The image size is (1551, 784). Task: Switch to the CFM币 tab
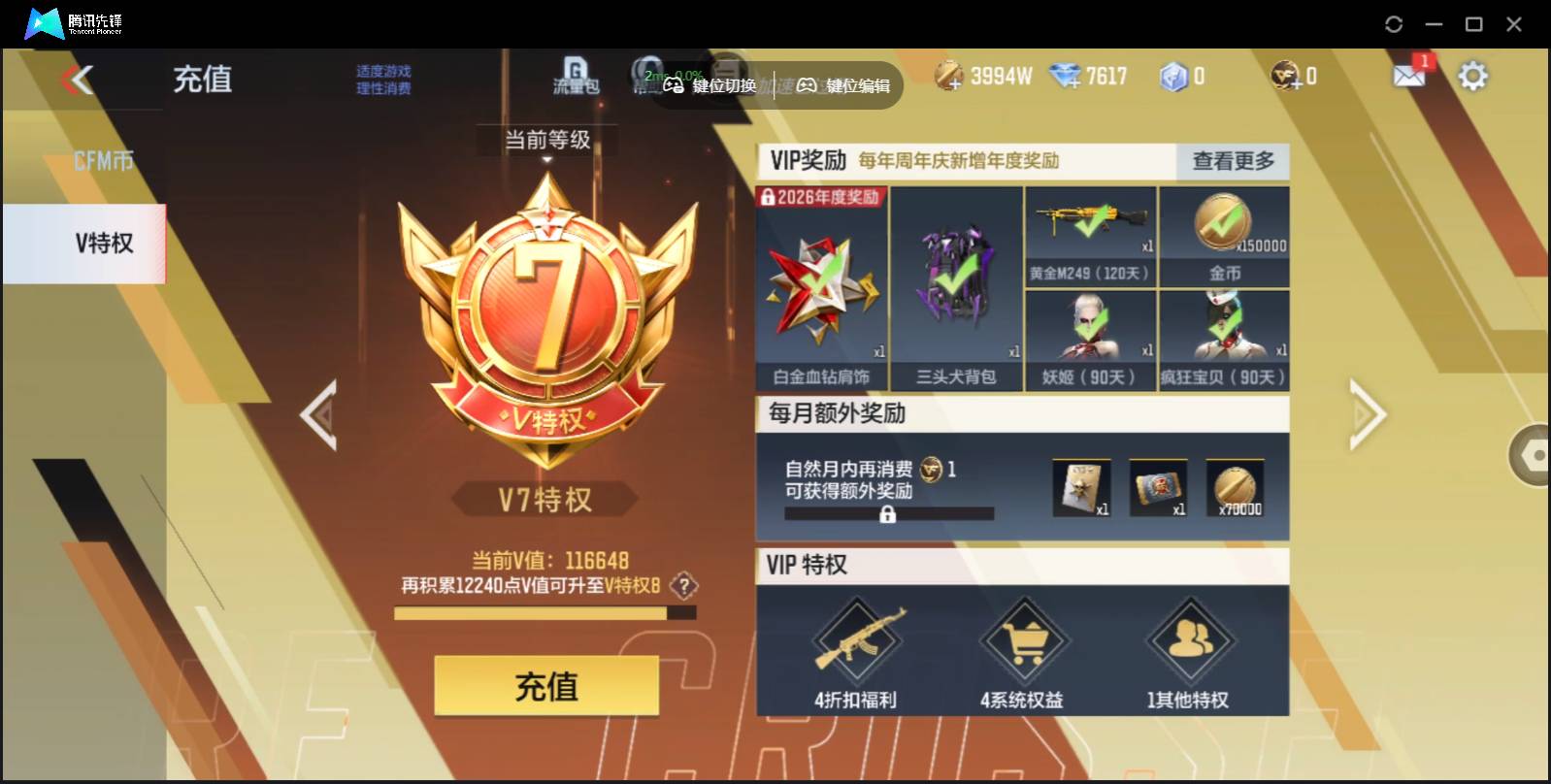click(x=104, y=158)
